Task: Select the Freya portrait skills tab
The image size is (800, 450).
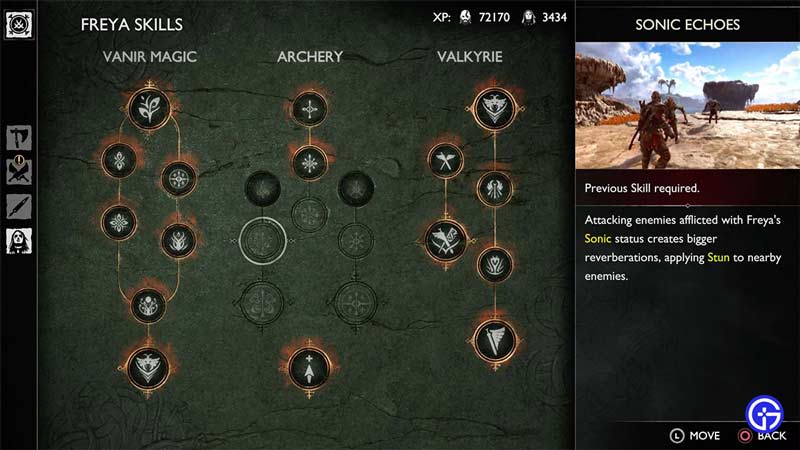Action: [19, 240]
